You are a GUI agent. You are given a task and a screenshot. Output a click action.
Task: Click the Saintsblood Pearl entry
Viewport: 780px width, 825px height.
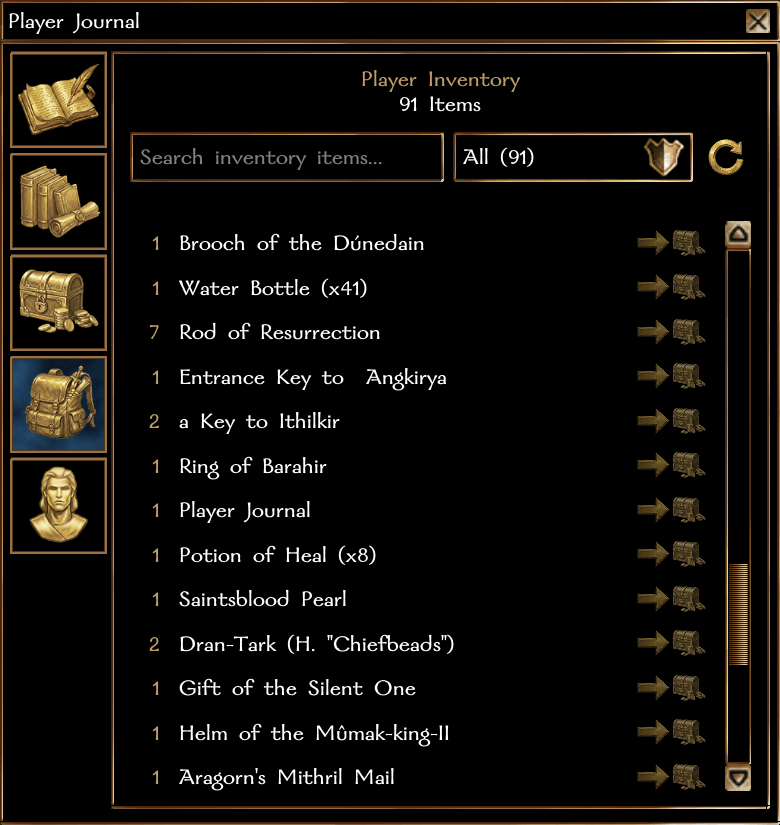coord(262,600)
